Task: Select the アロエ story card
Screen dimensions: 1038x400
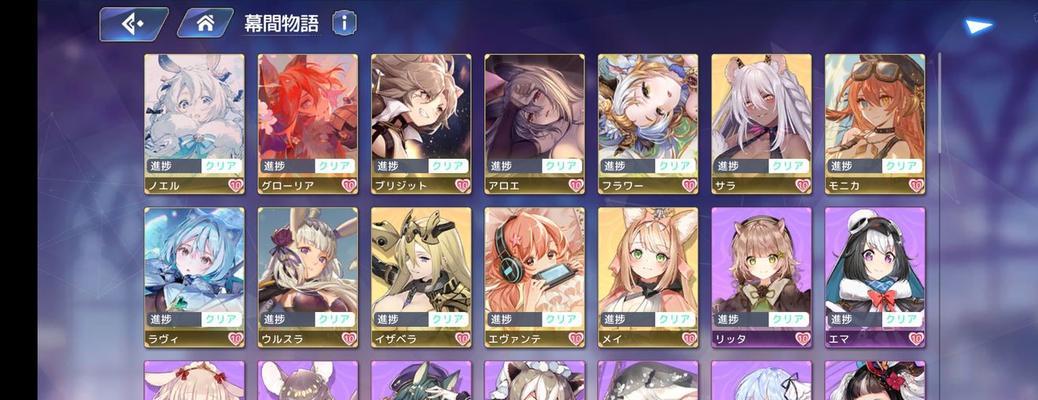Action: pos(535,120)
